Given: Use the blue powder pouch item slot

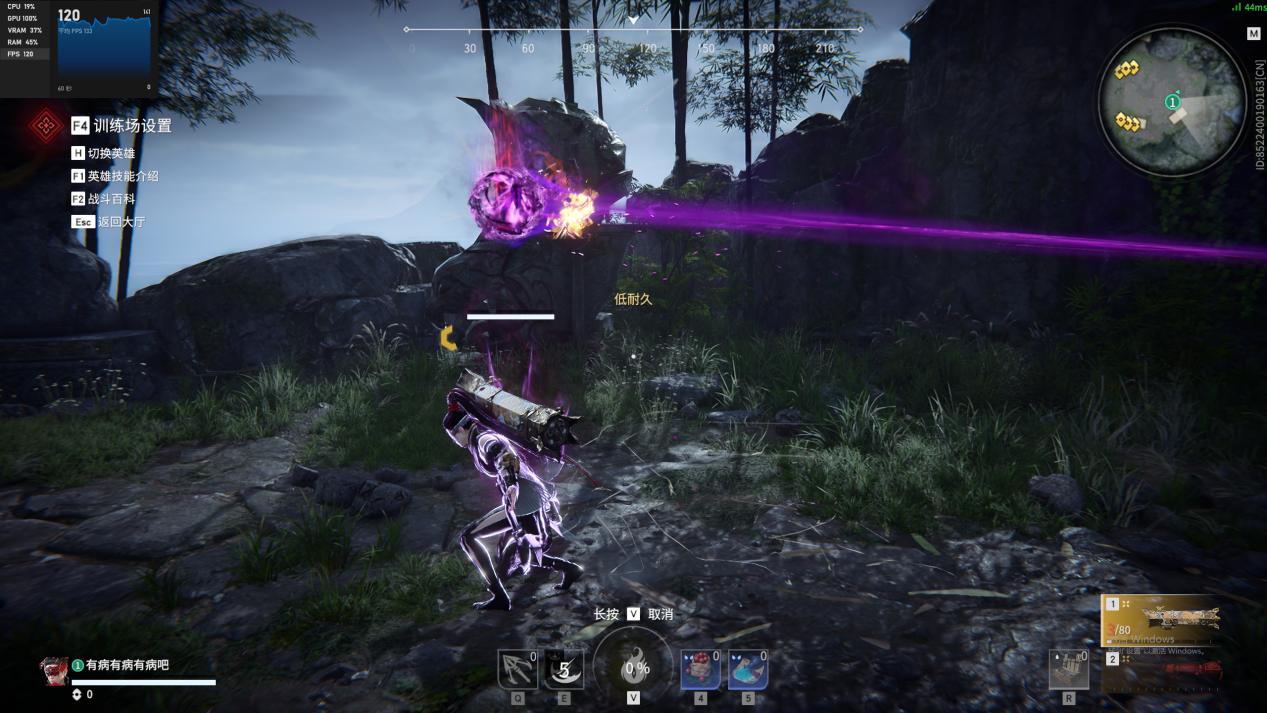Looking at the screenshot, I should pos(747,670).
